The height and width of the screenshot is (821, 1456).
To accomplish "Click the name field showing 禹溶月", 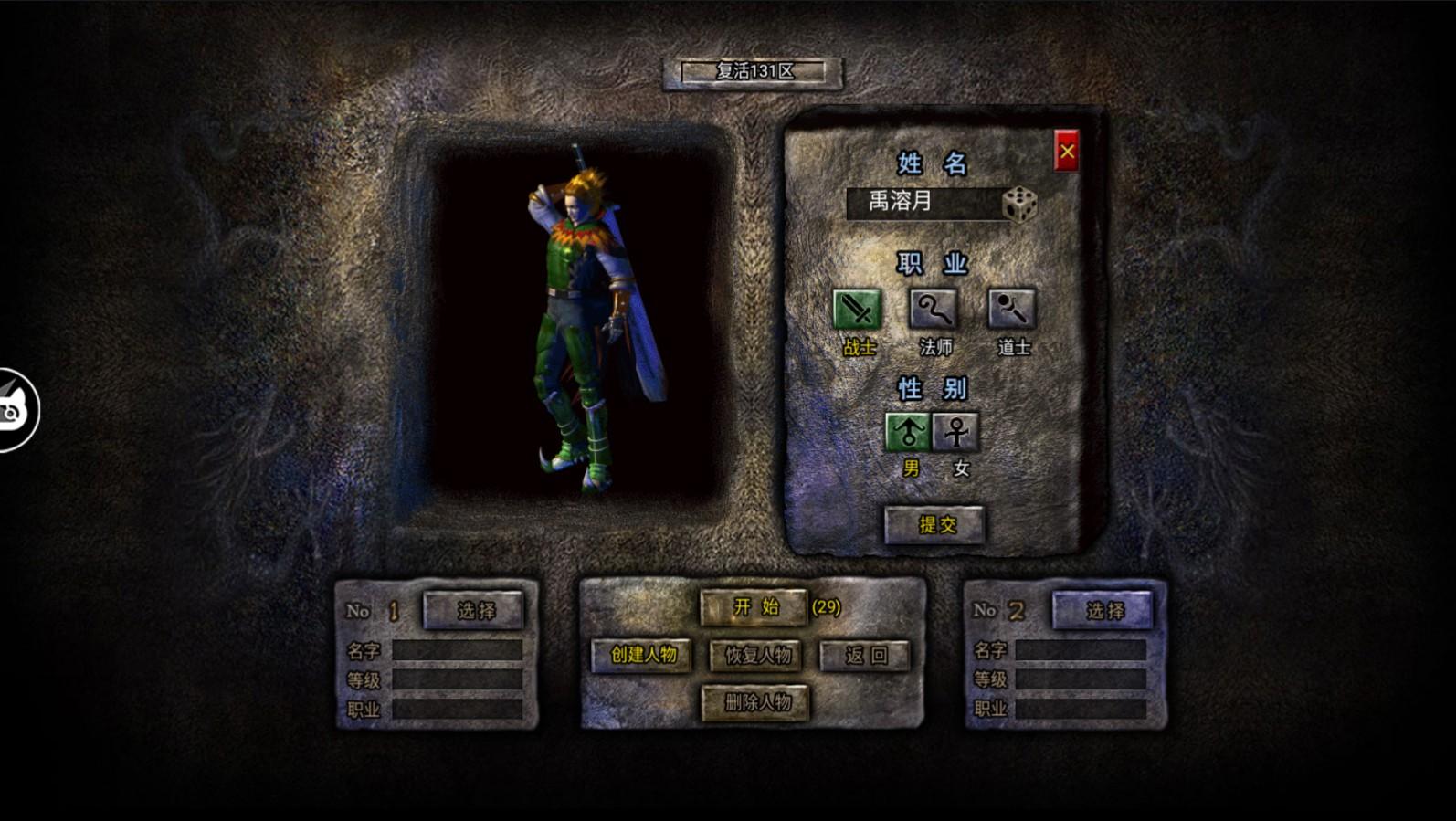I will point(923,203).
